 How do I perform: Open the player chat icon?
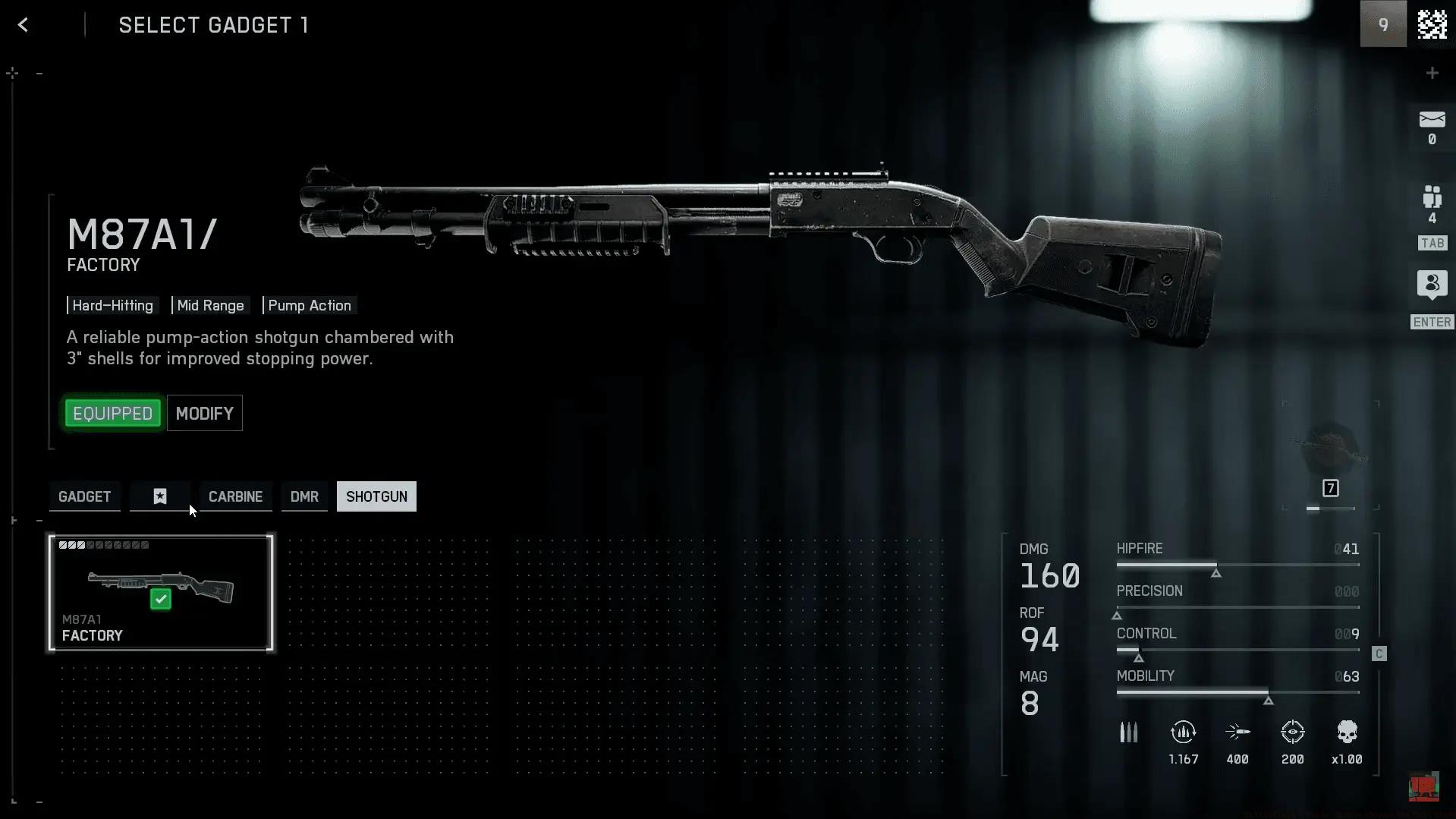1432,285
